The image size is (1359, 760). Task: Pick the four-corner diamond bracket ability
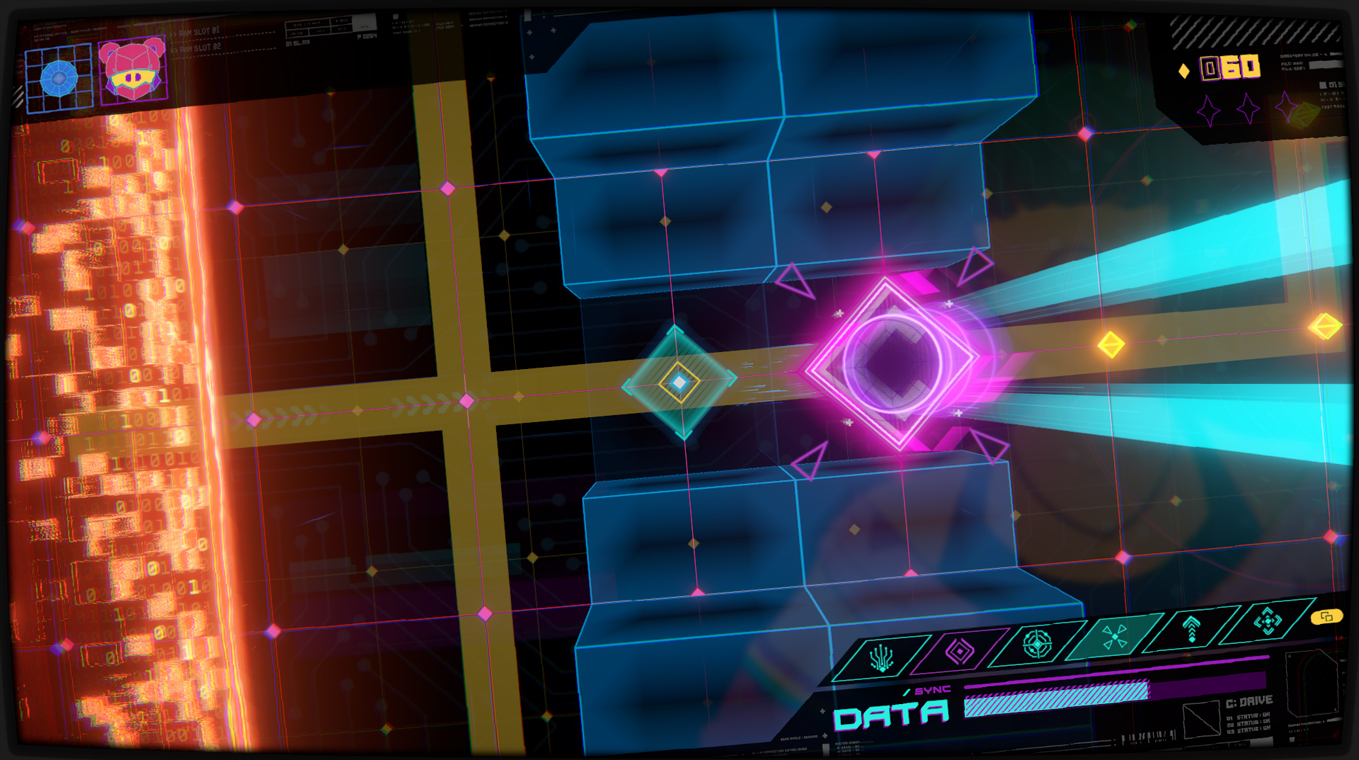(1267, 622)
